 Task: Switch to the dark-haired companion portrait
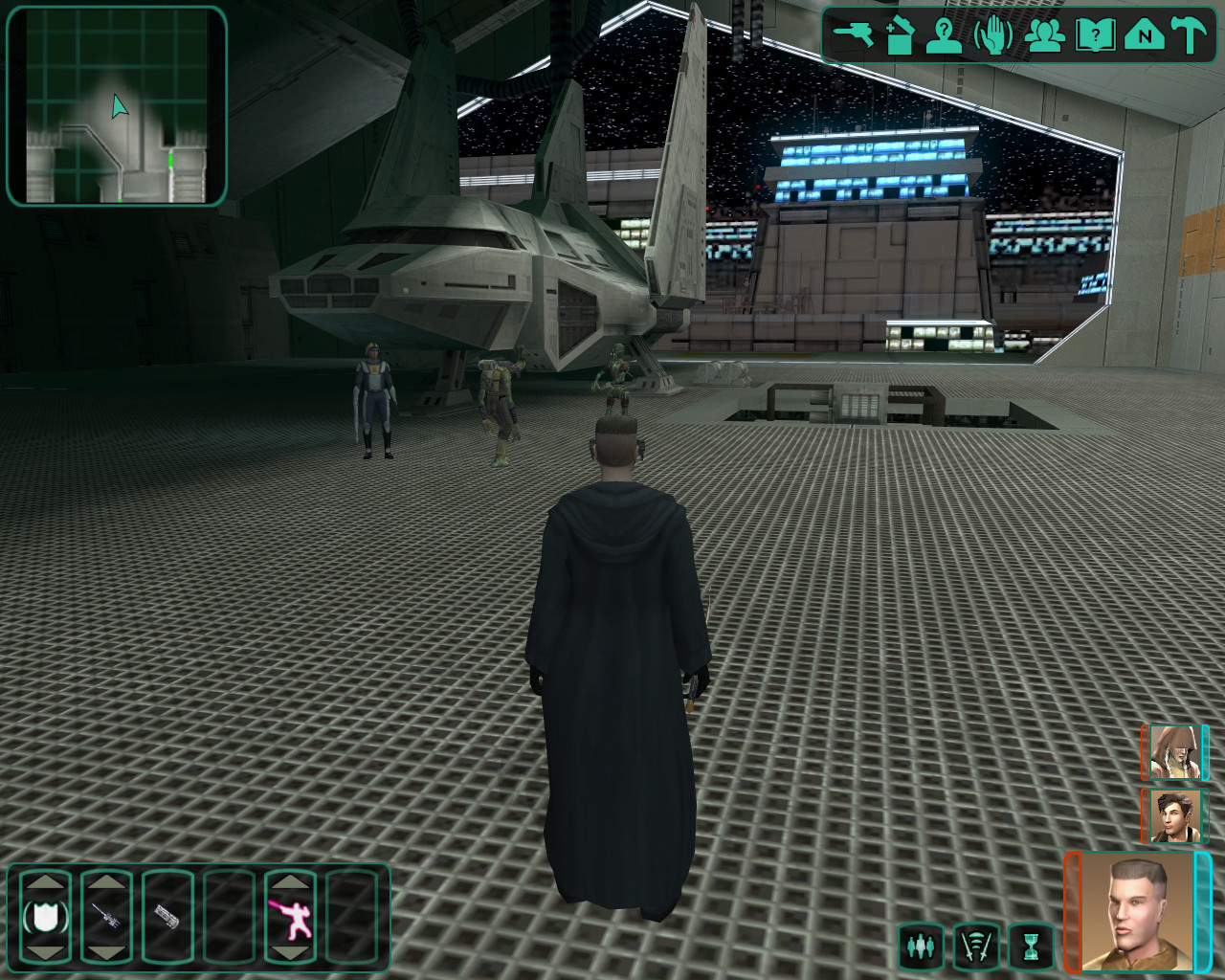tap(1174, 815)
